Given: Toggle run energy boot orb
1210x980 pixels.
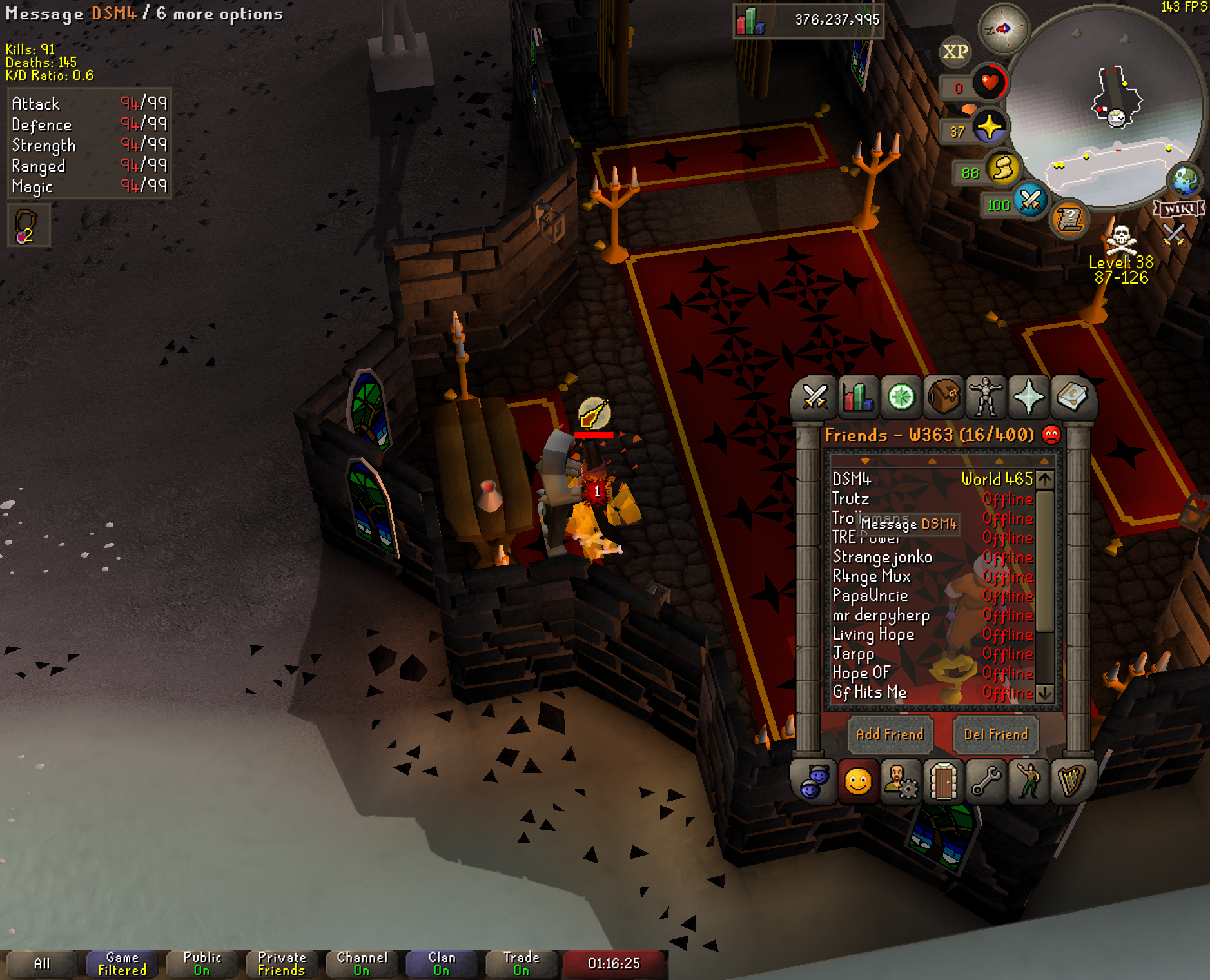Looking at the screenshot, I should (1002, 169).
